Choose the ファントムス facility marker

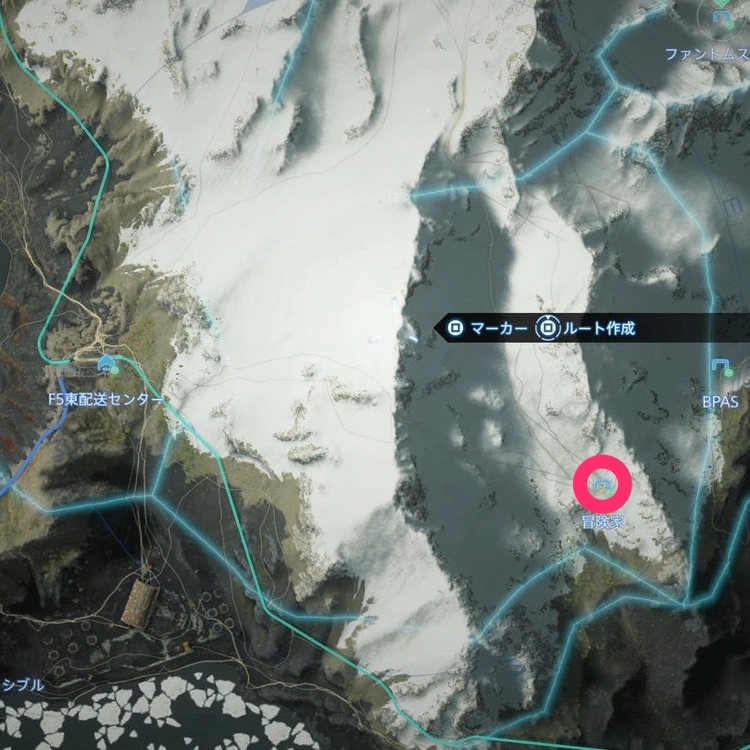pyautogui.click(x=722, y=16)
